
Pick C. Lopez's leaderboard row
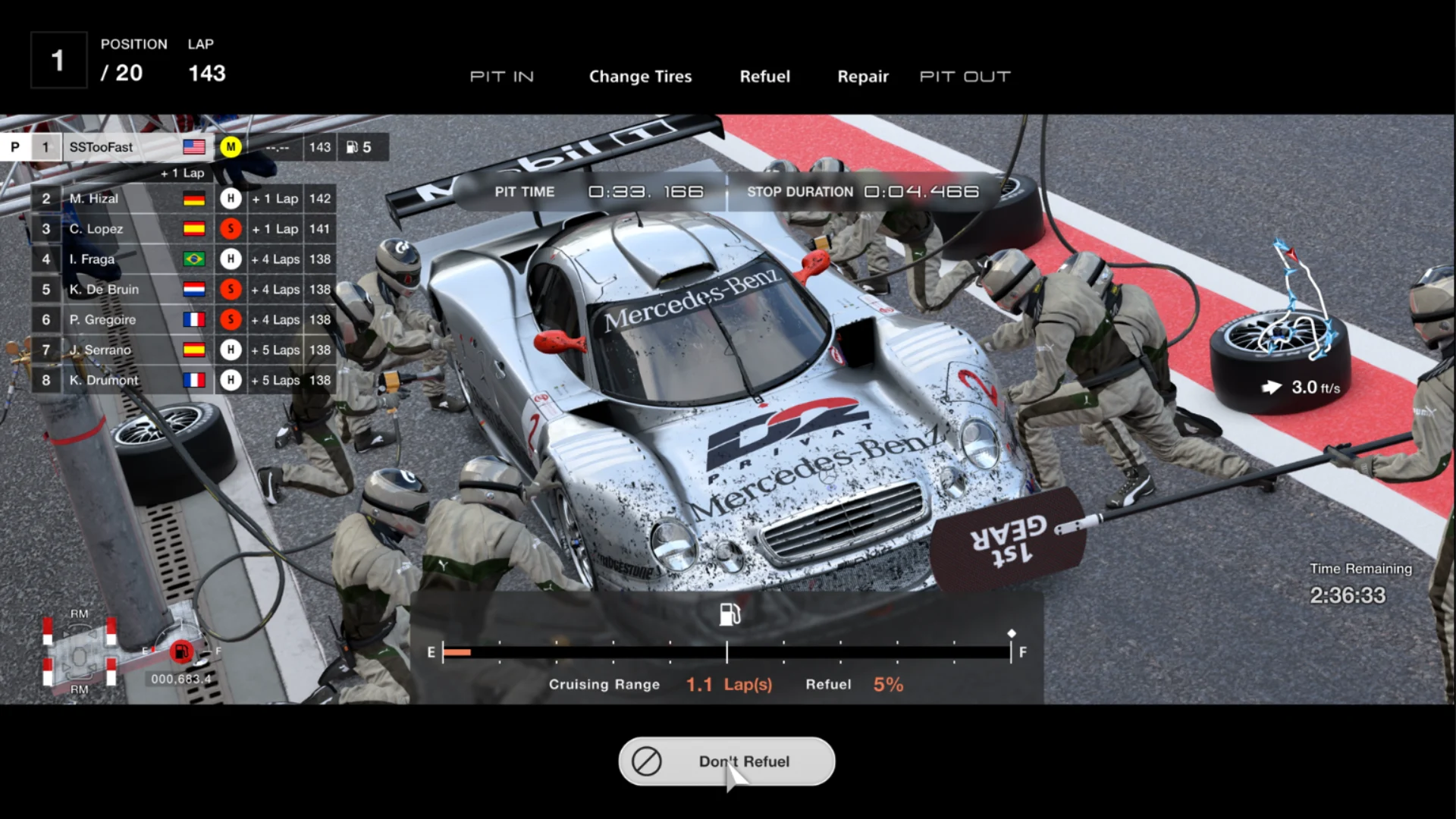(x=182, y=229)
